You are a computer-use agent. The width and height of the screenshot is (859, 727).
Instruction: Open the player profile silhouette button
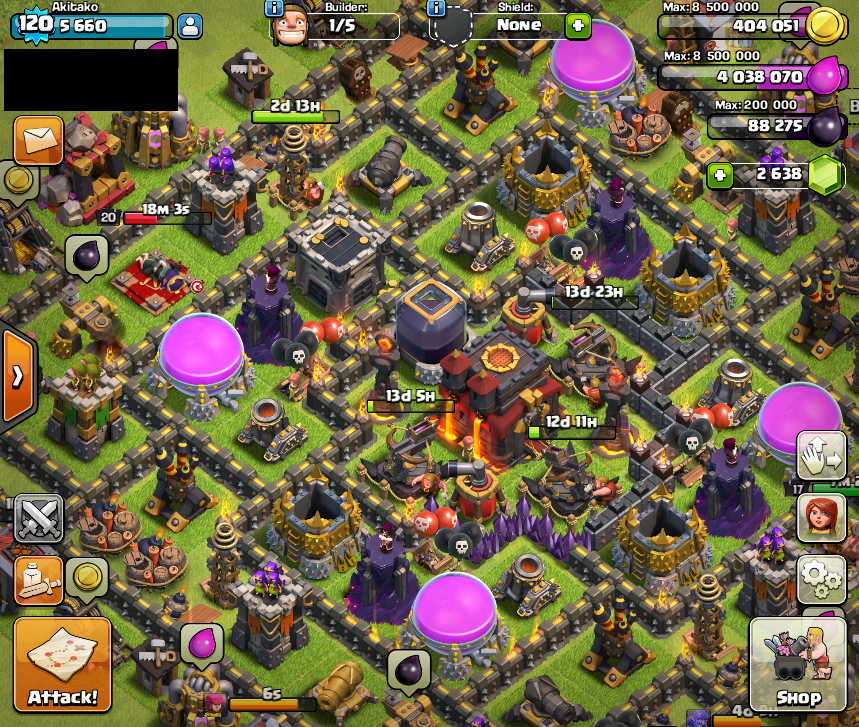189,26
